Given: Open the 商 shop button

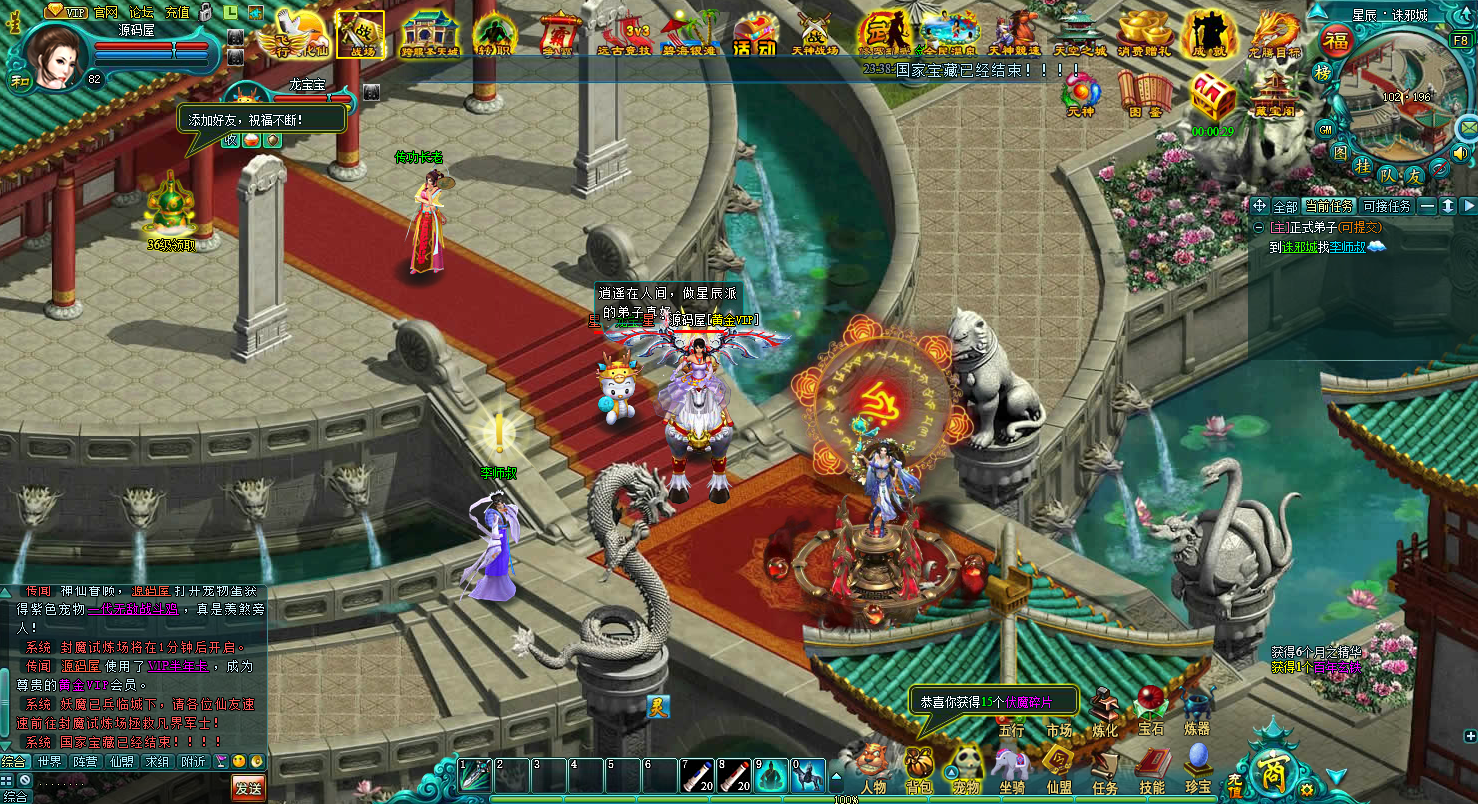Looking at the screenshot, I should 1273,769.
